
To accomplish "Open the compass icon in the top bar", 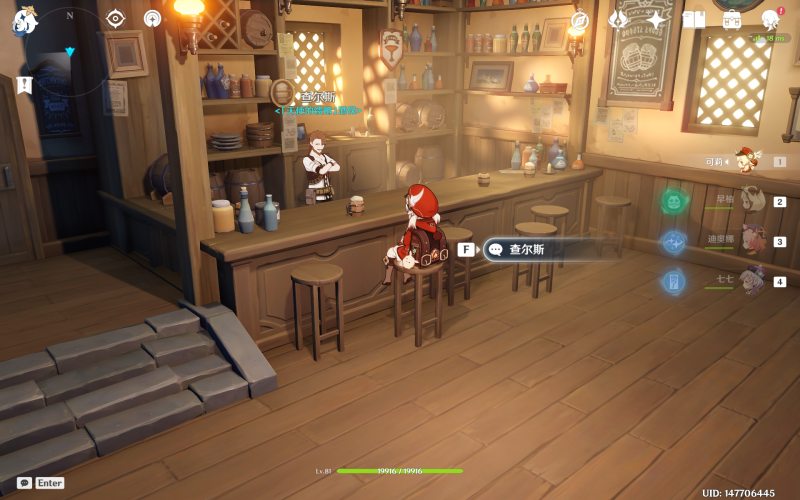I will (580, 20).
